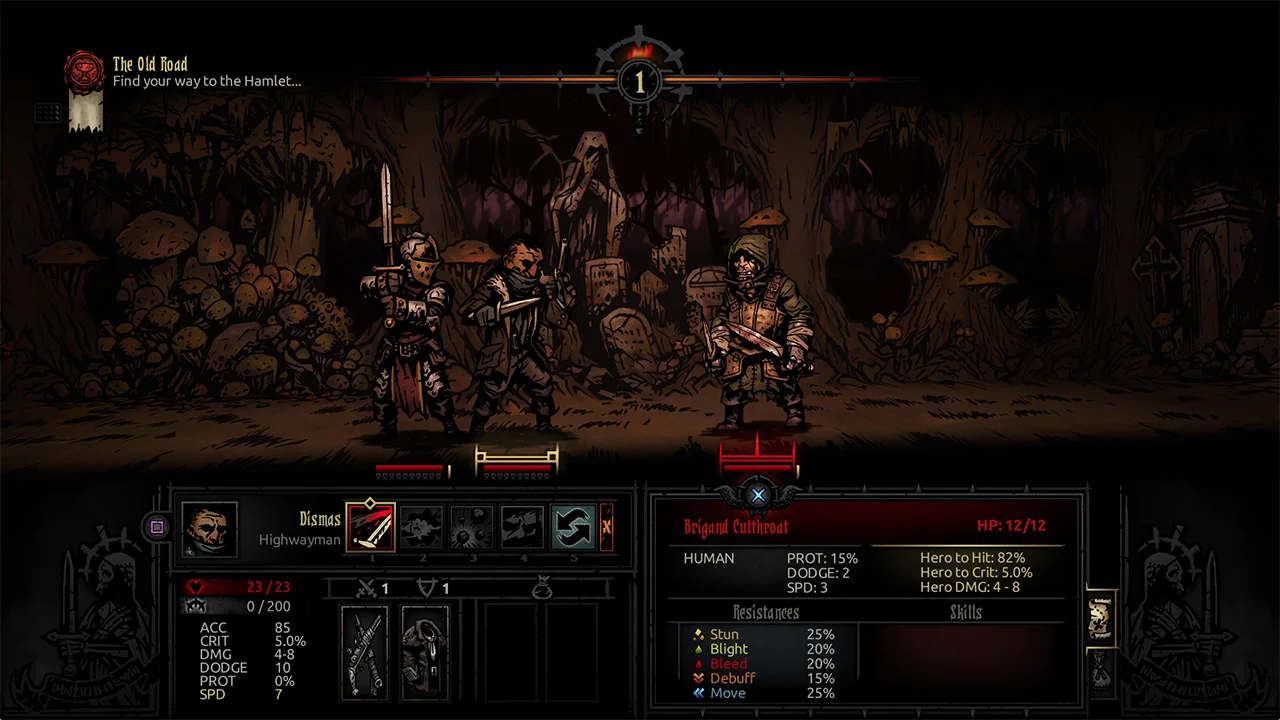Click Dismas's character portrait
Viewport: 1280px width, 720px height.
[x=208, y=525]
